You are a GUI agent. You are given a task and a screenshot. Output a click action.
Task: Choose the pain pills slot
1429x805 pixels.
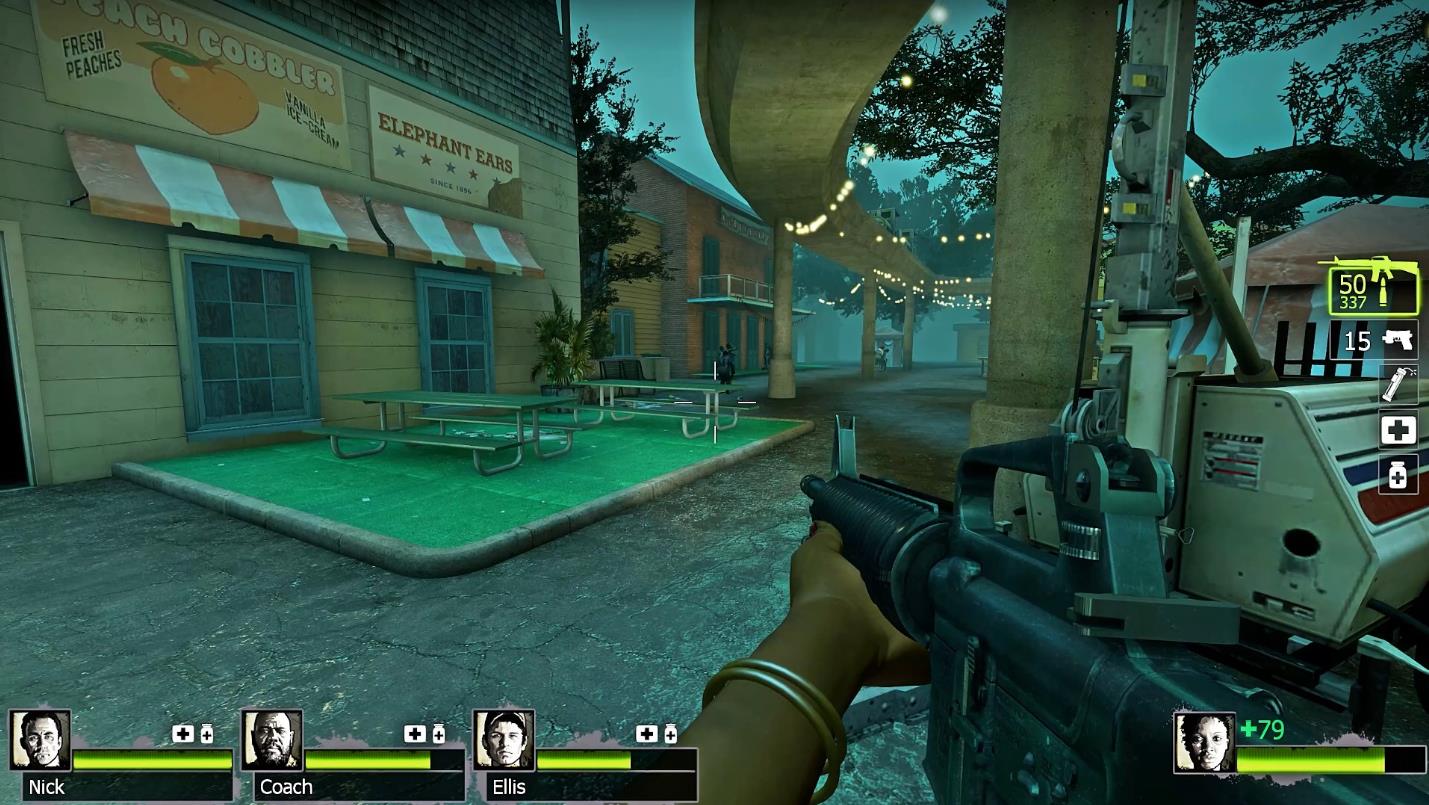[1397, 475]
